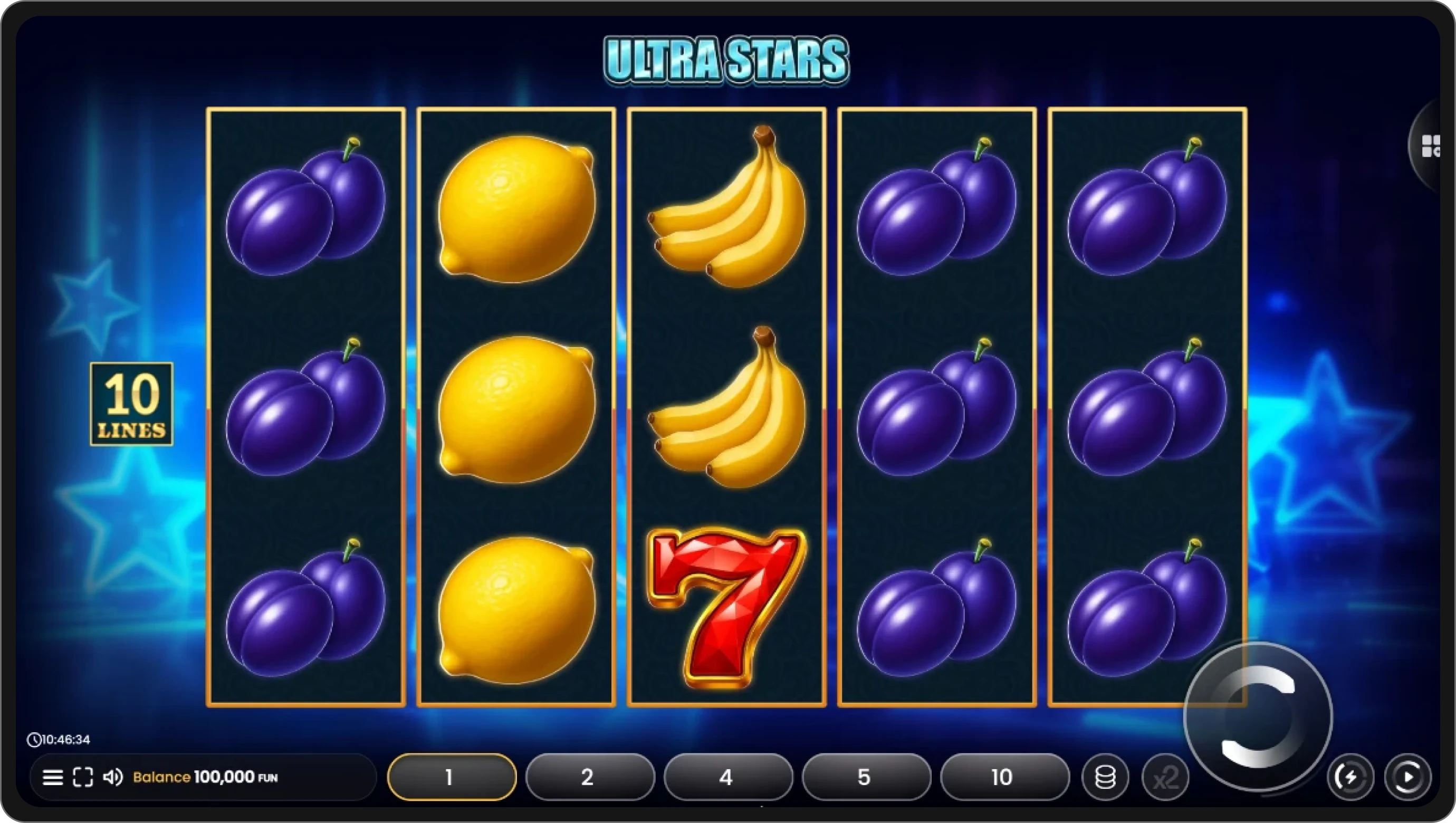Screen dimensions: 1456x823
Task: Choose bet amount 5
Action: 865,777
